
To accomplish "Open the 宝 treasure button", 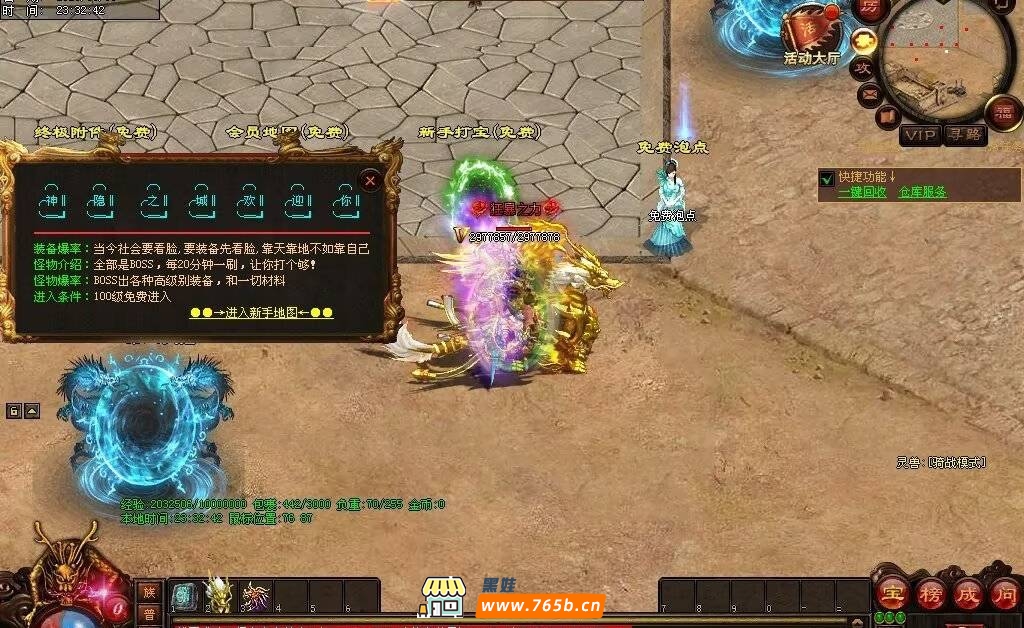I will click(892, 592).
